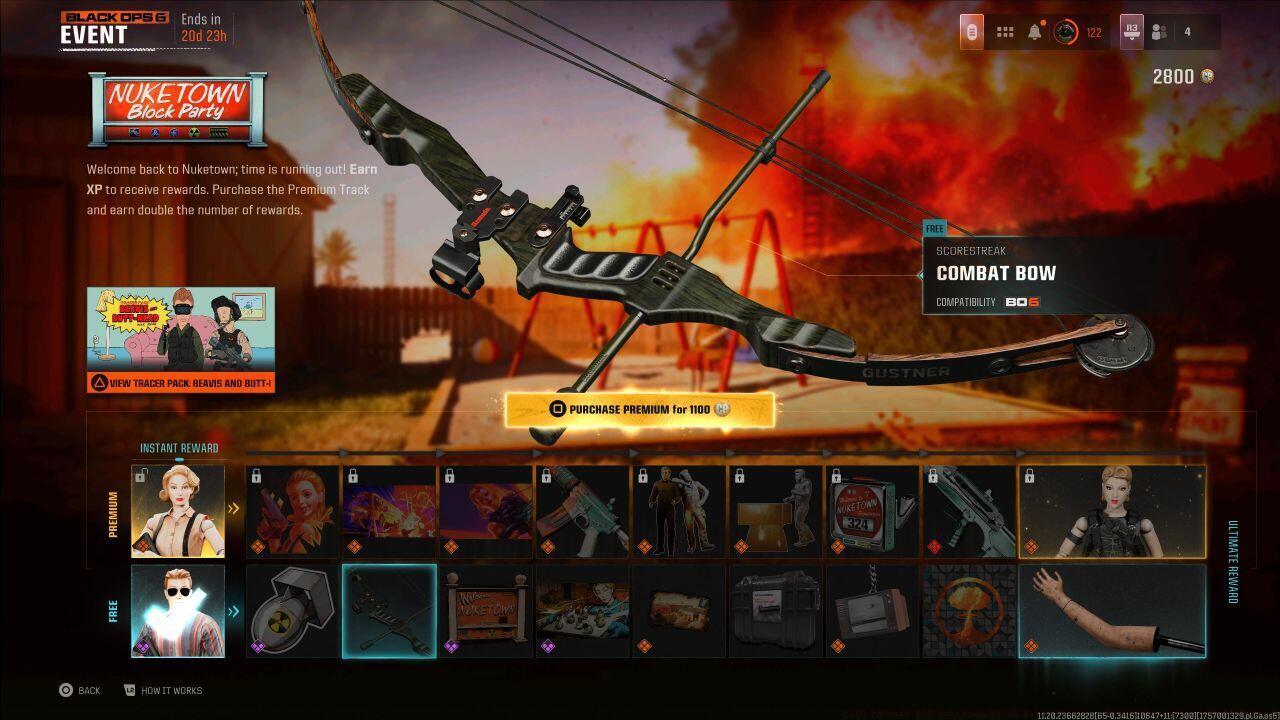Click the CP coin icon beside 2800
The image size is (1280, 720).
(x=1209, y=76)
